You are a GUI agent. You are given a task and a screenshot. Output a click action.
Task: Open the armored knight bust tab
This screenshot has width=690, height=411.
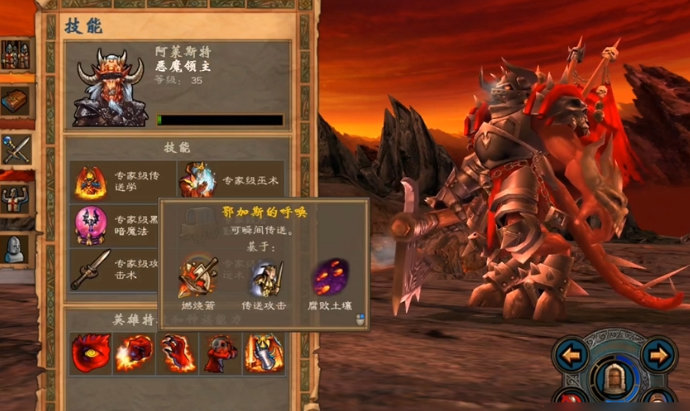pyautogui.click(x=16, y=246)
